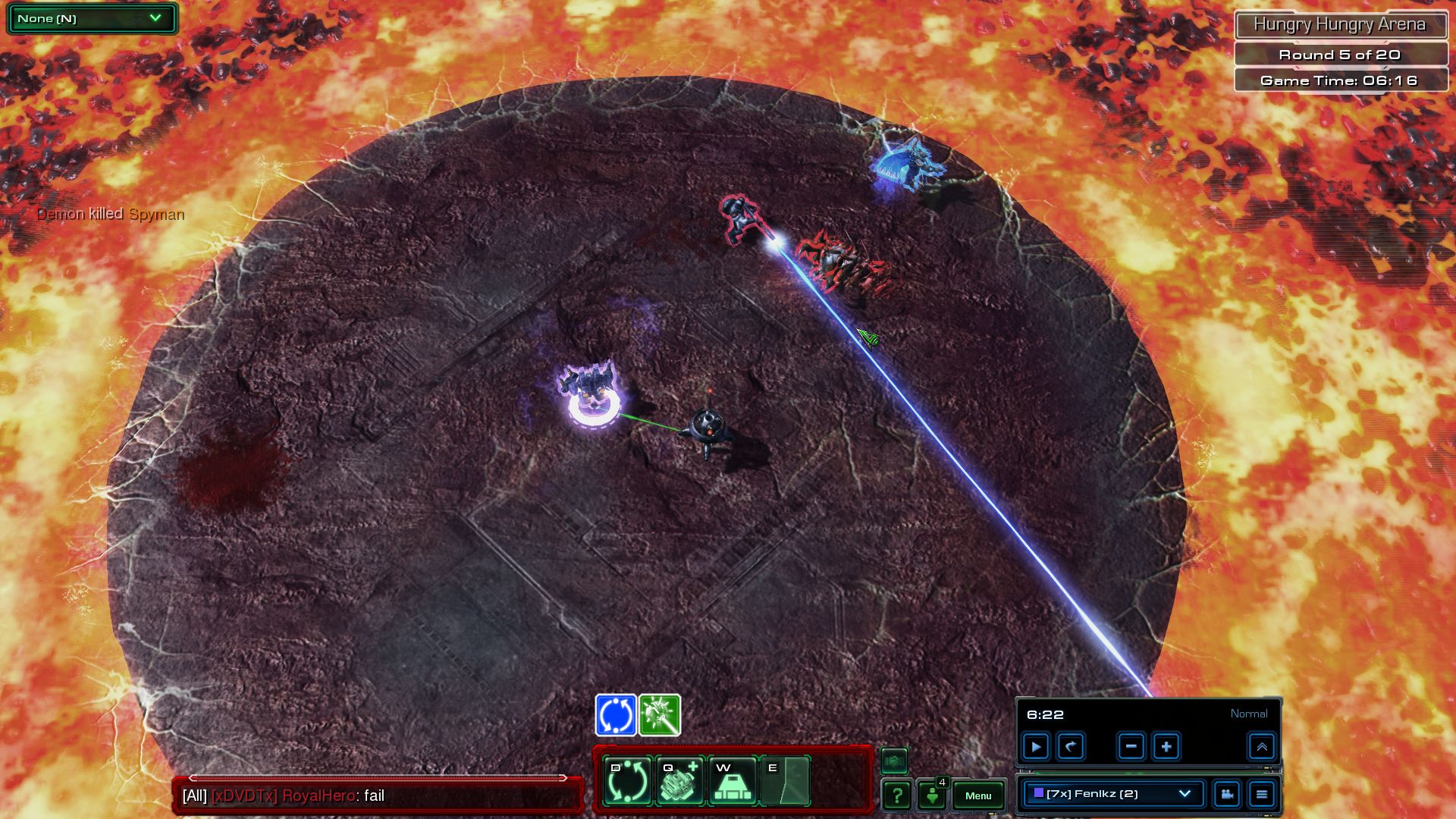This screenshot has height=819, width=1456.
Task: Toggle the replay camera button
Action: click(x=1226, y=794)
